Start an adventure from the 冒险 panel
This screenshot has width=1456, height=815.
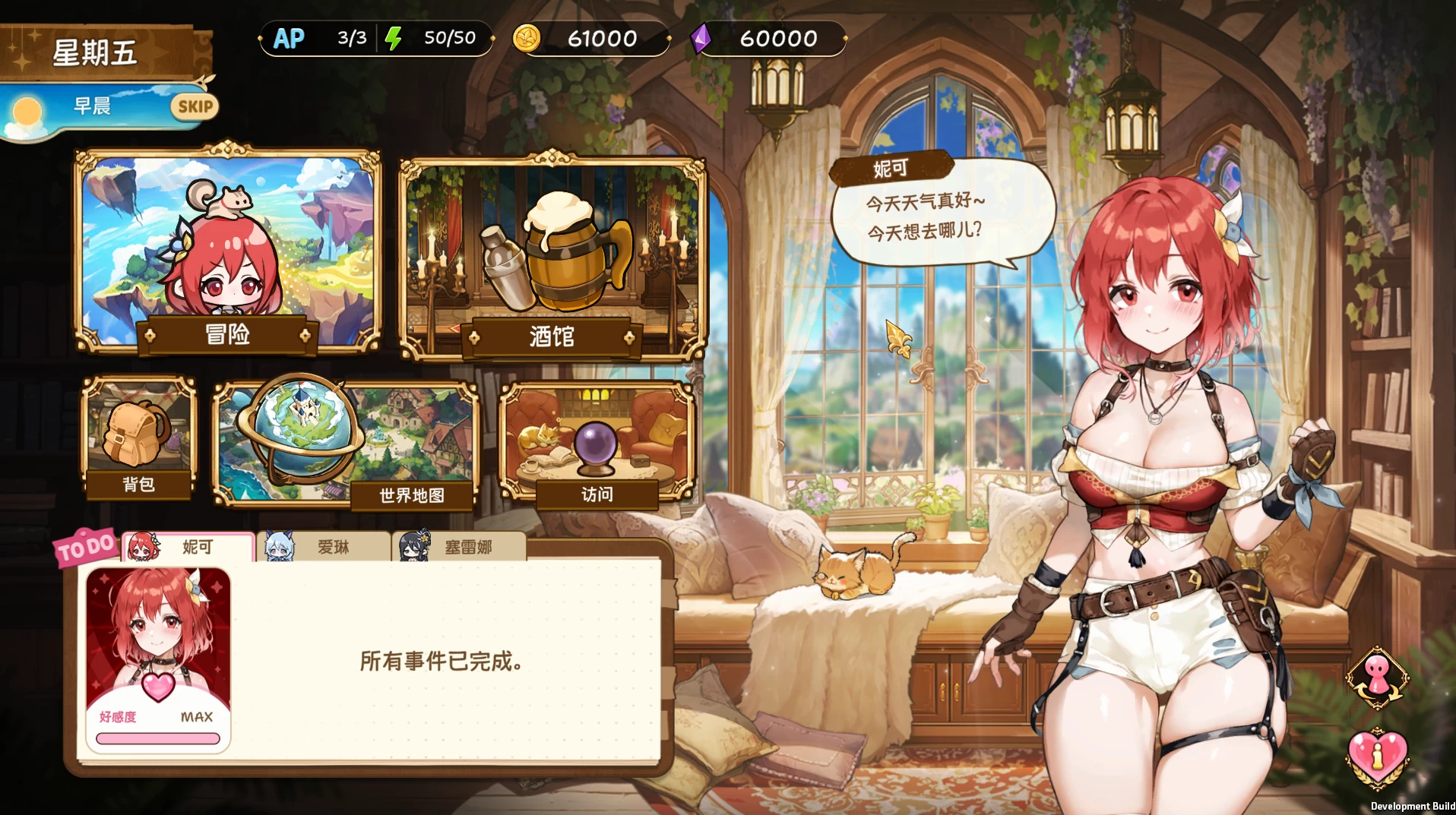[228, 251]
